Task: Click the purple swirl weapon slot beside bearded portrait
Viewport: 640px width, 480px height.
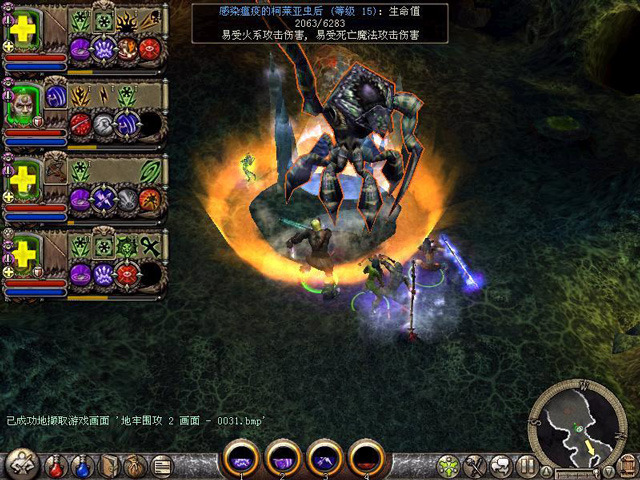Action: tap(56, 96)
